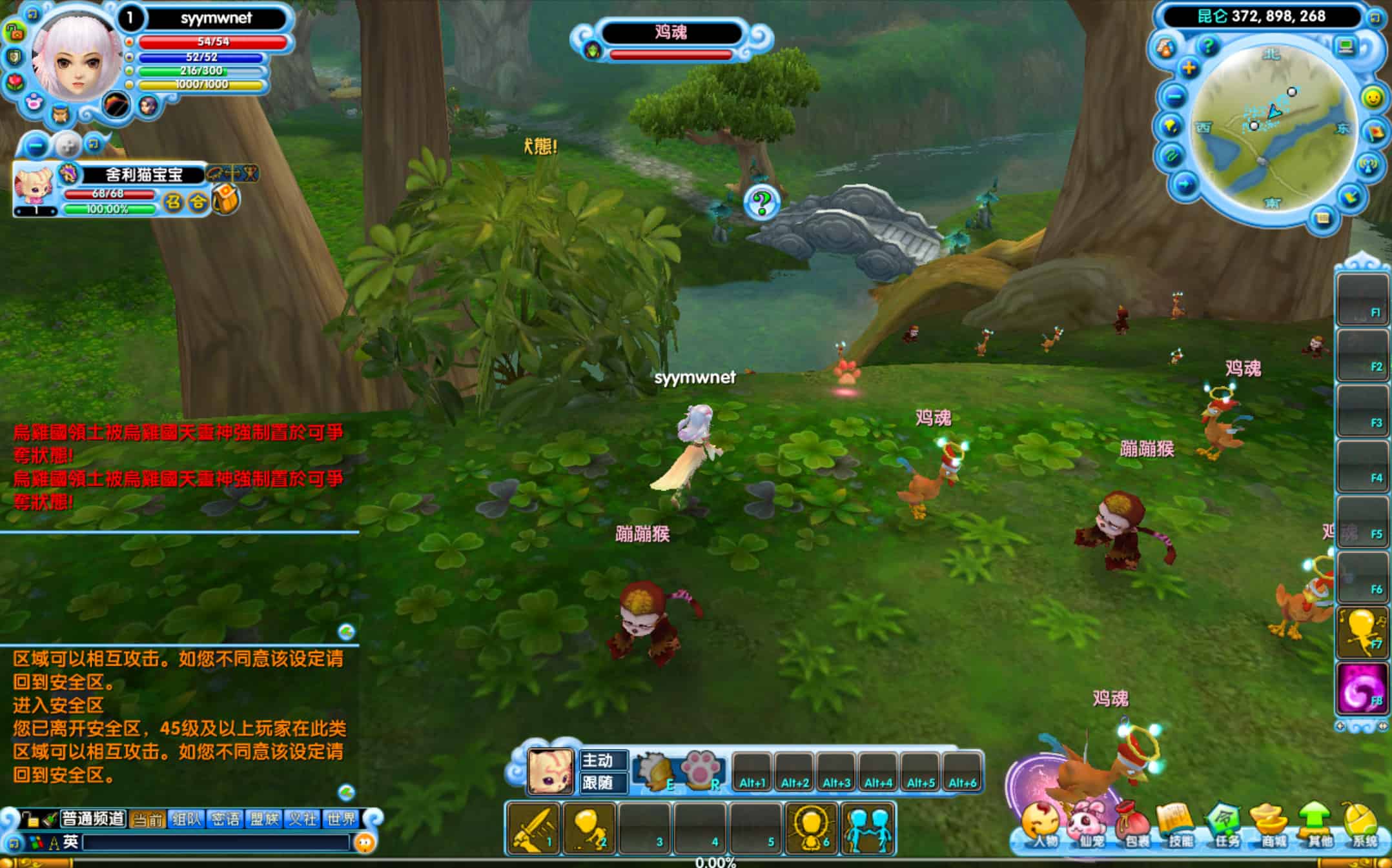Zoom out the minimap with the minus button
The image size is (1392, 868).
[x=1175, y=97]
